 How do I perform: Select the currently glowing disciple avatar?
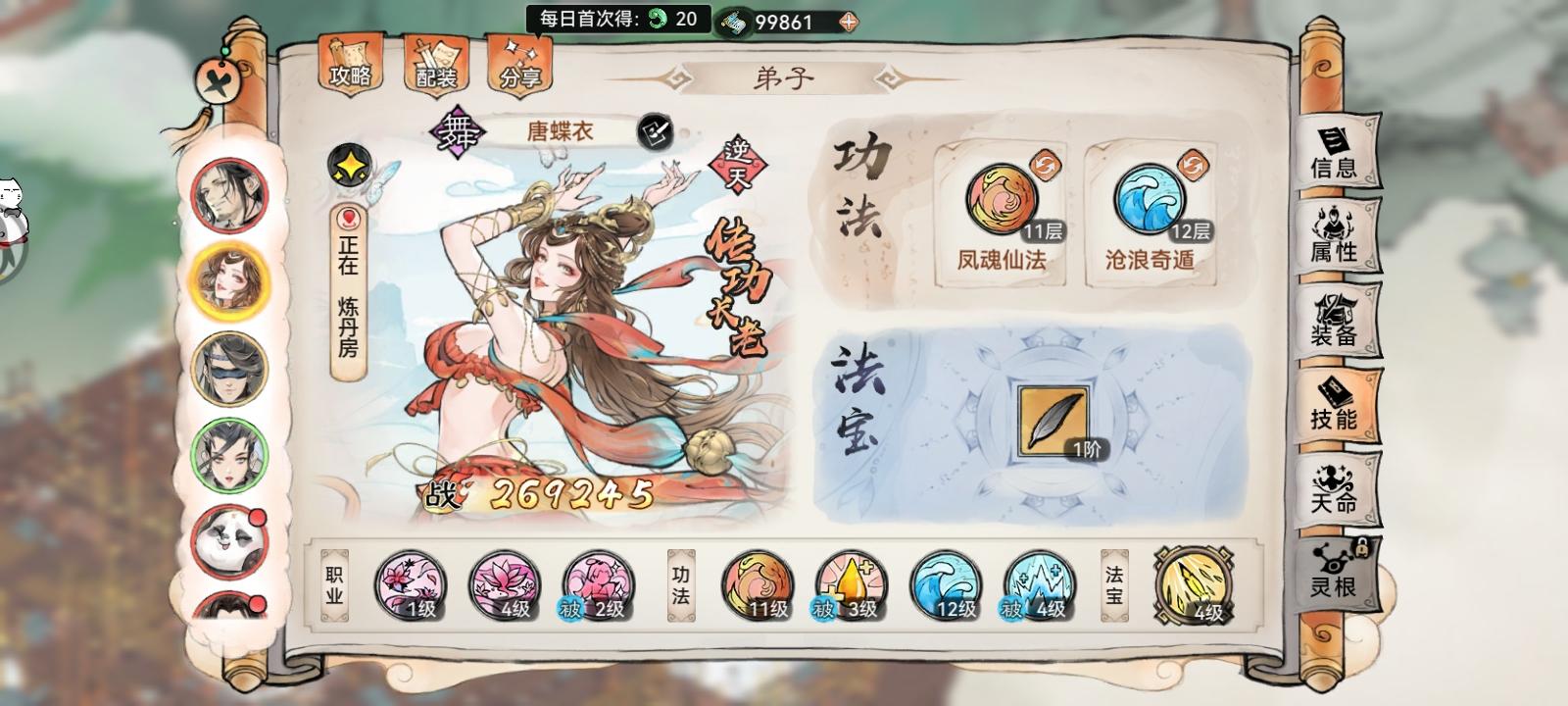[x=225, y=281]
